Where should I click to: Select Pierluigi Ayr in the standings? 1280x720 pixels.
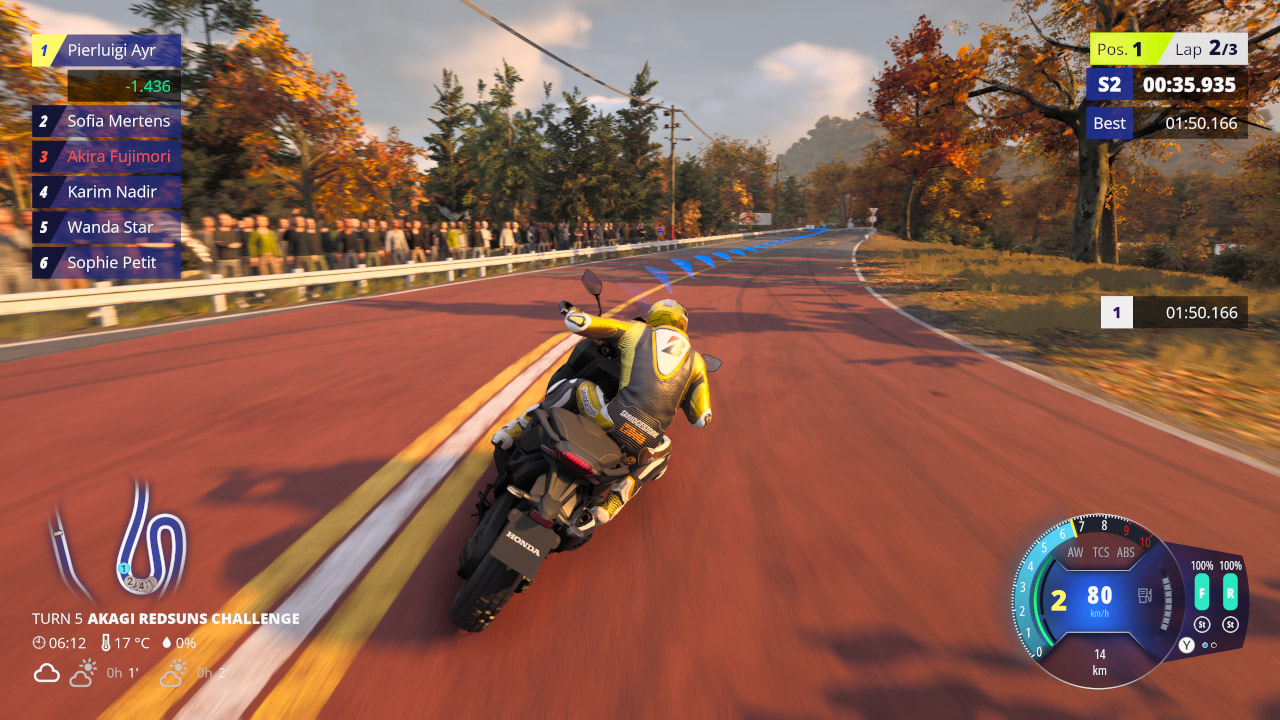(x=107, y=50)
